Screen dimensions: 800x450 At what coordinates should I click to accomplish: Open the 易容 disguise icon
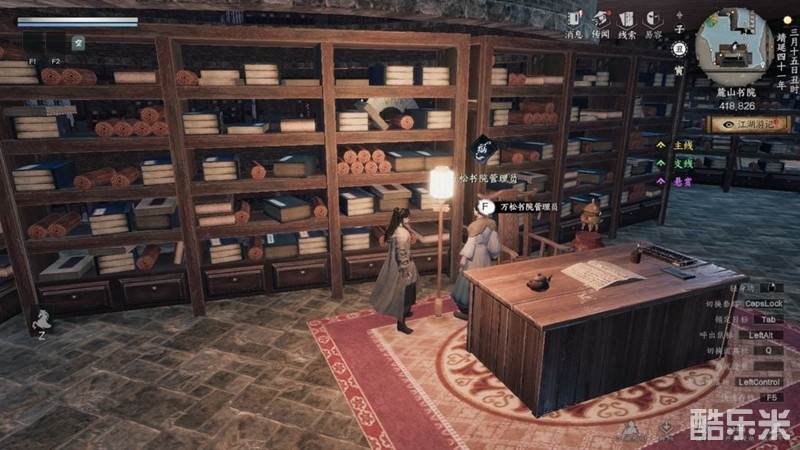click(653, 20)
